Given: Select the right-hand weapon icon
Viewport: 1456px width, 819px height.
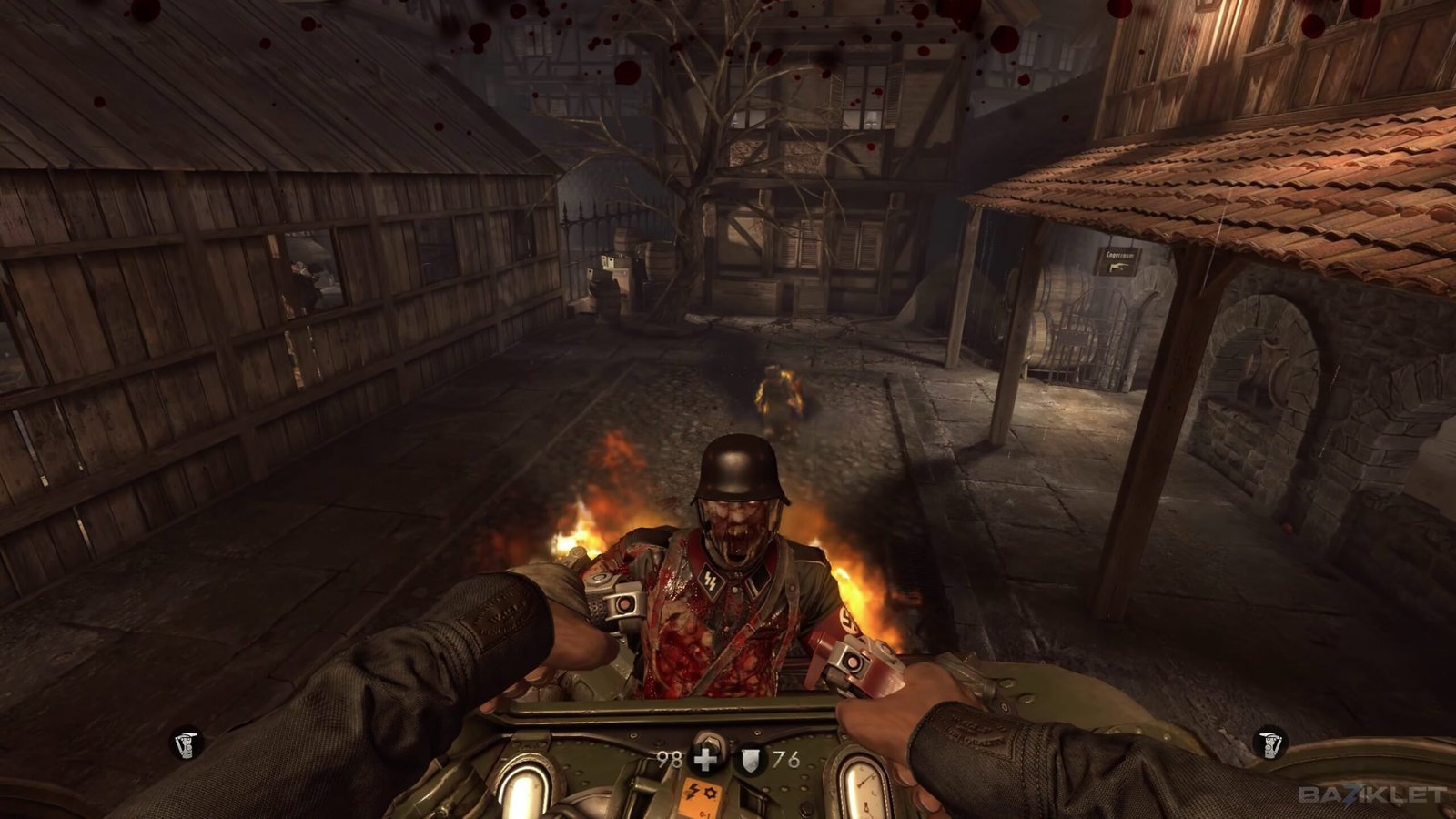Looking at the screenshot, I should tap(1269, 743).
